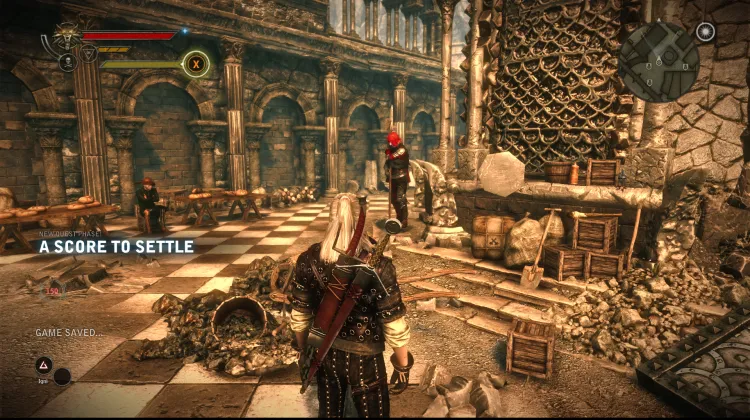Click the empty dark slot next to Igni
Viewport: 750px width, 420px height.
point(63,376)
